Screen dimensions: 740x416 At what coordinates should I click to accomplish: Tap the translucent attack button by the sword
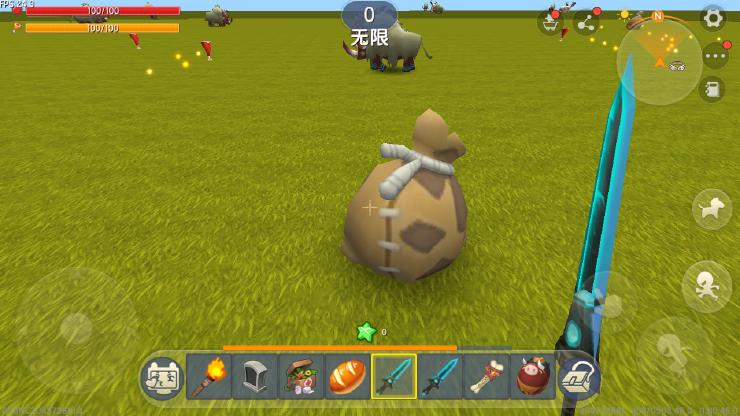click(607, 302)
